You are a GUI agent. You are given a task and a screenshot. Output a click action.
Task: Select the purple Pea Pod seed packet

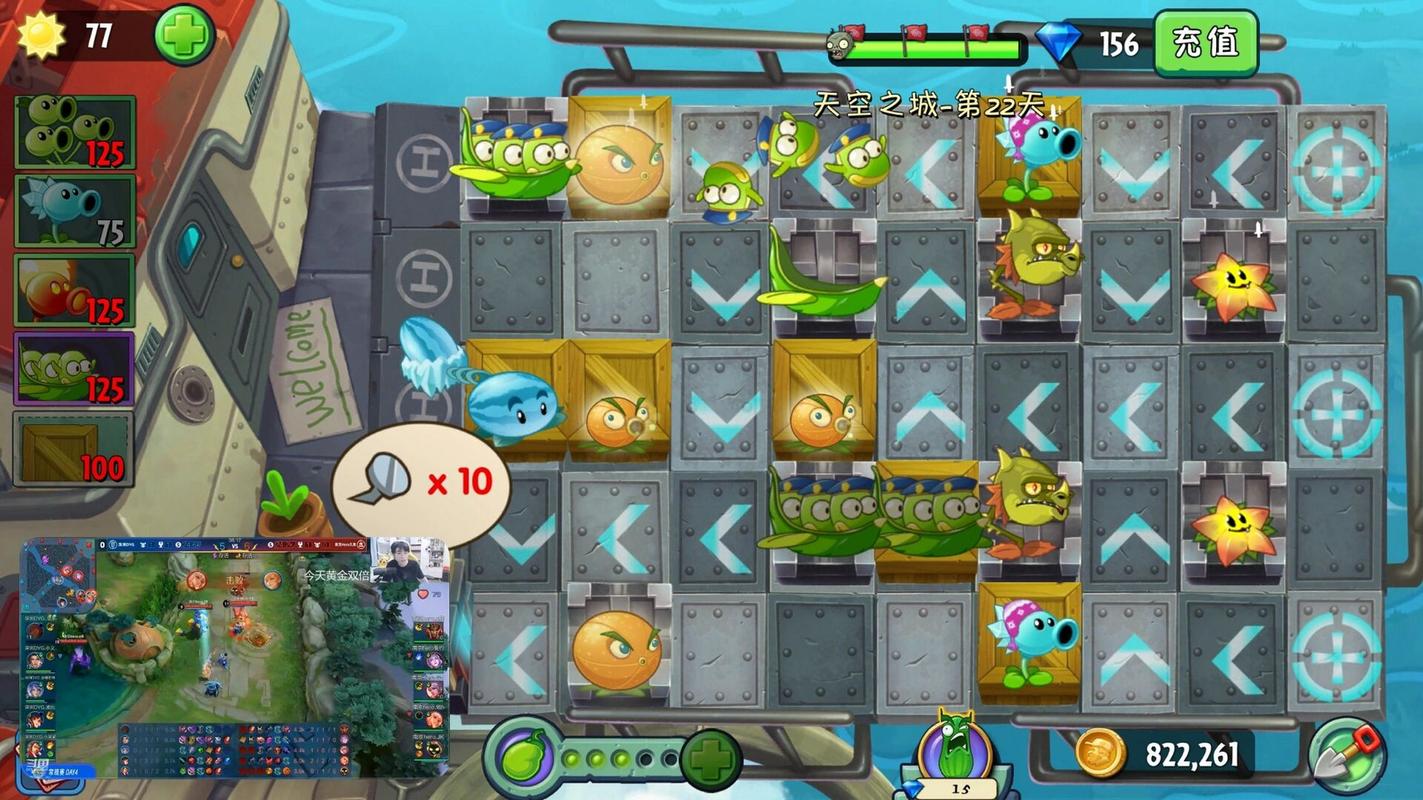[75, 368]
